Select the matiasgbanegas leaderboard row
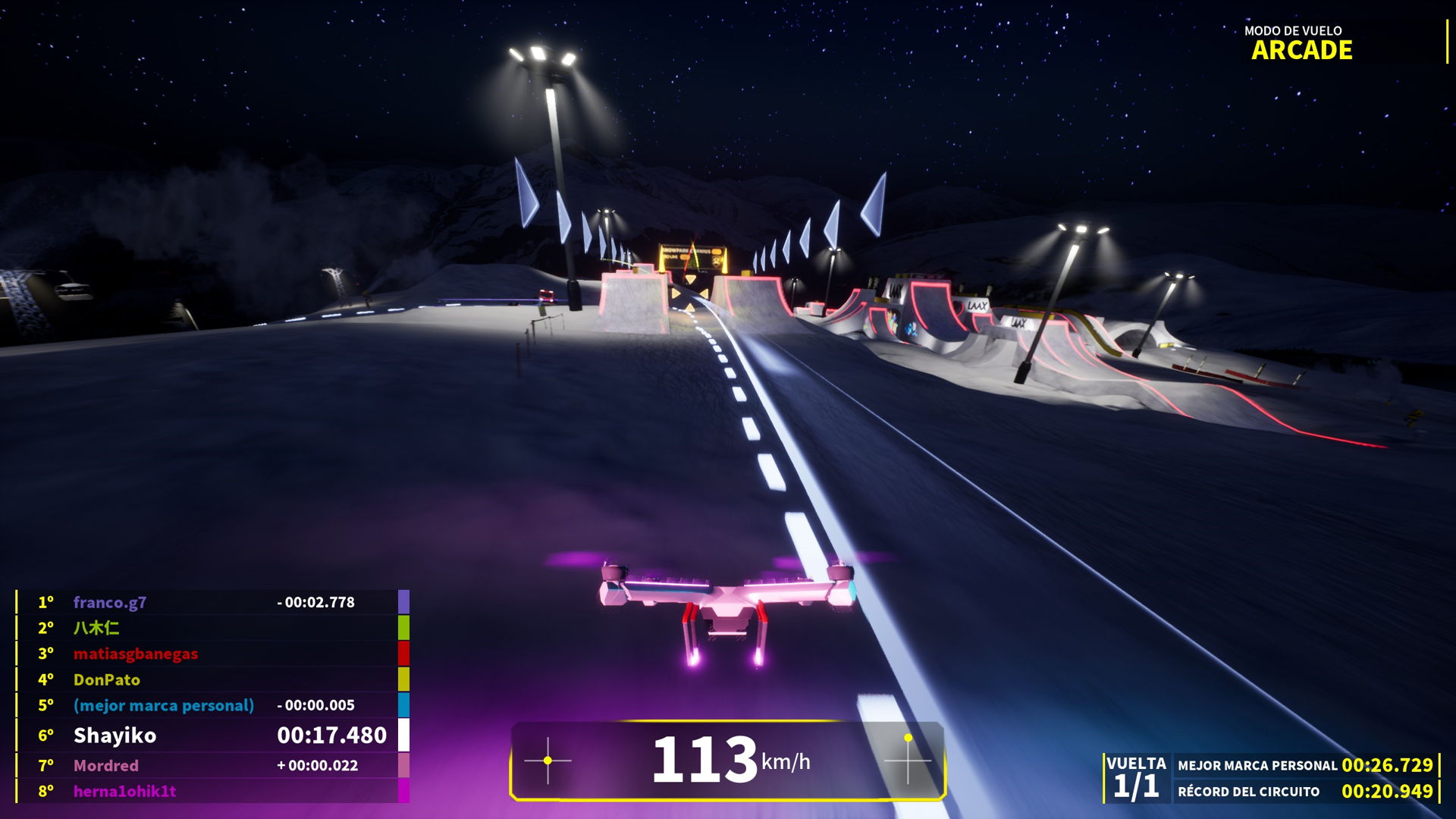Image resolution: width=1456 pixels, height=819 pixels. (x=136, y=654)
